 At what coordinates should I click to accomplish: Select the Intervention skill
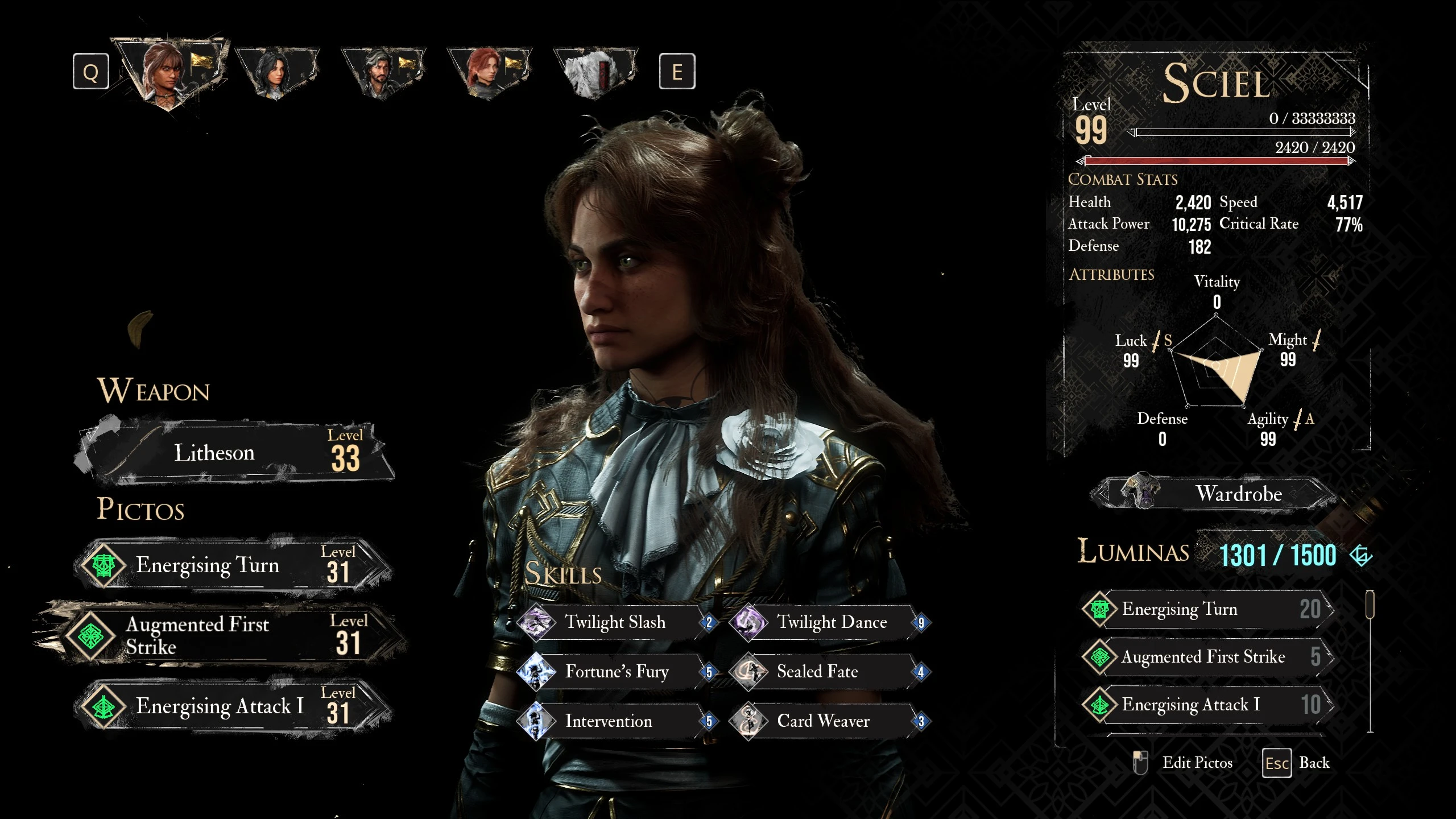coord(614,721)
